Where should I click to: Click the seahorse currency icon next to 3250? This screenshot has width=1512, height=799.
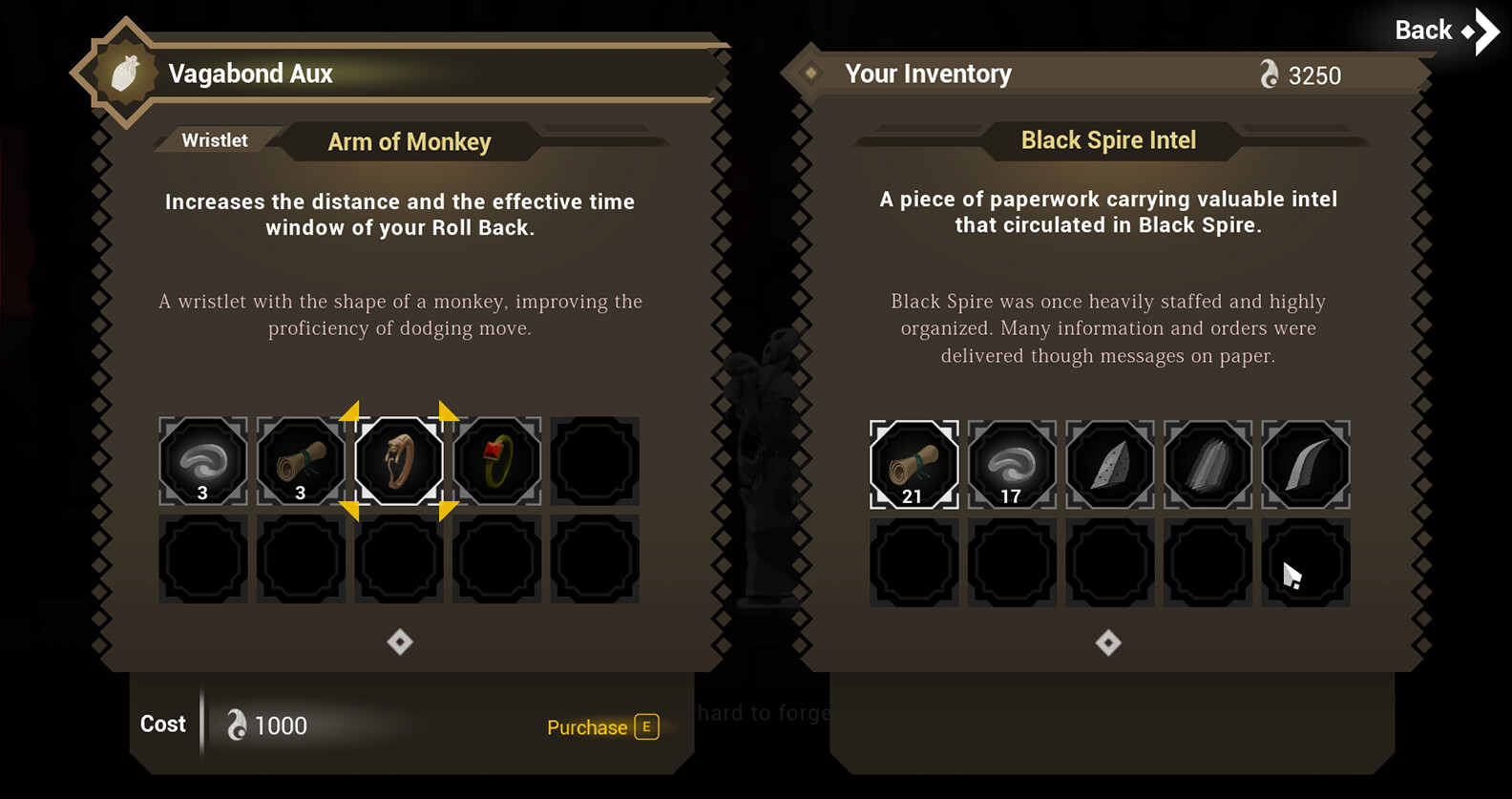(x=1270, y=74)
